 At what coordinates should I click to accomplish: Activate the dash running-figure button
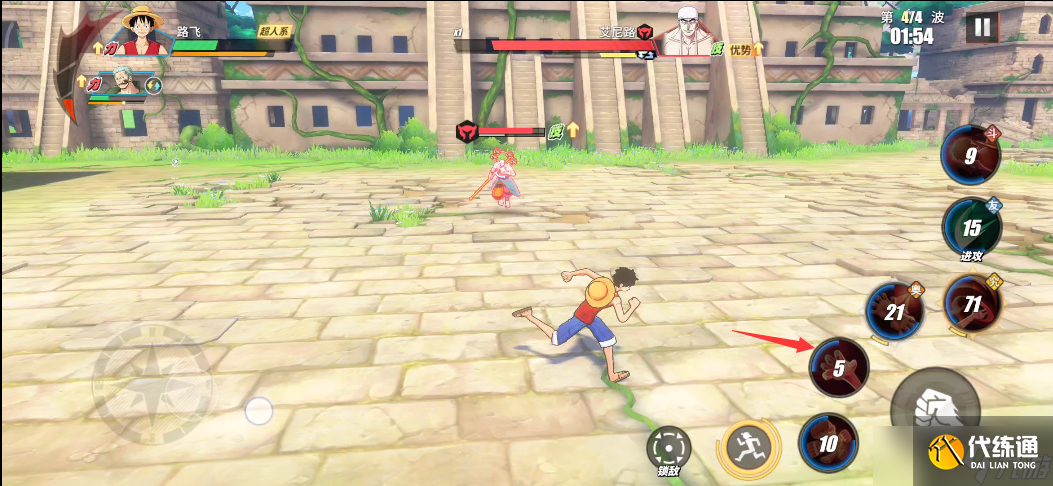tap(746, 447)
